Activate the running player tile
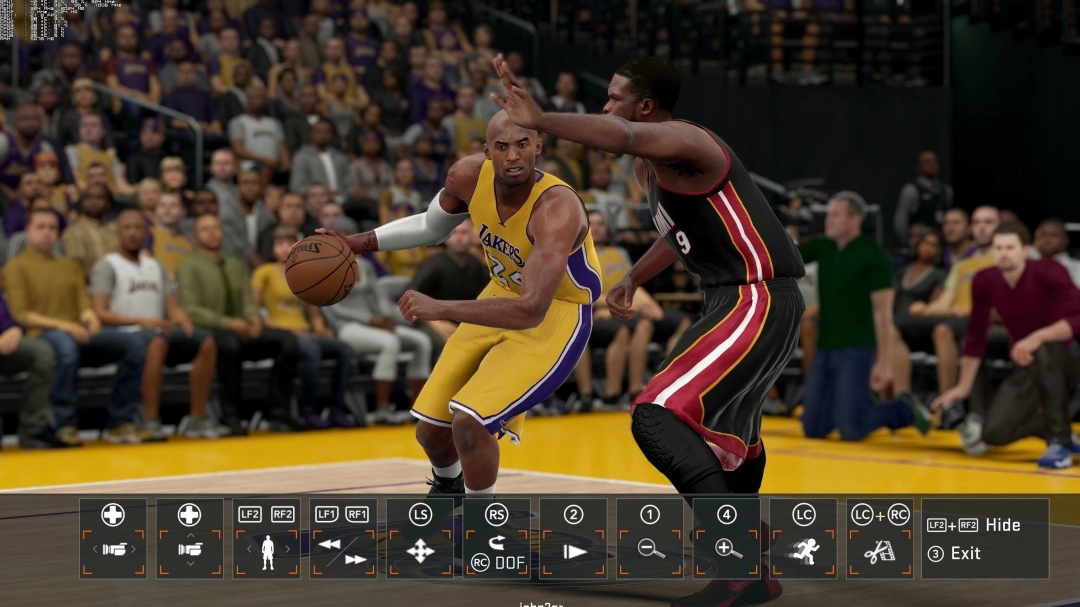 tap(803, 539)
